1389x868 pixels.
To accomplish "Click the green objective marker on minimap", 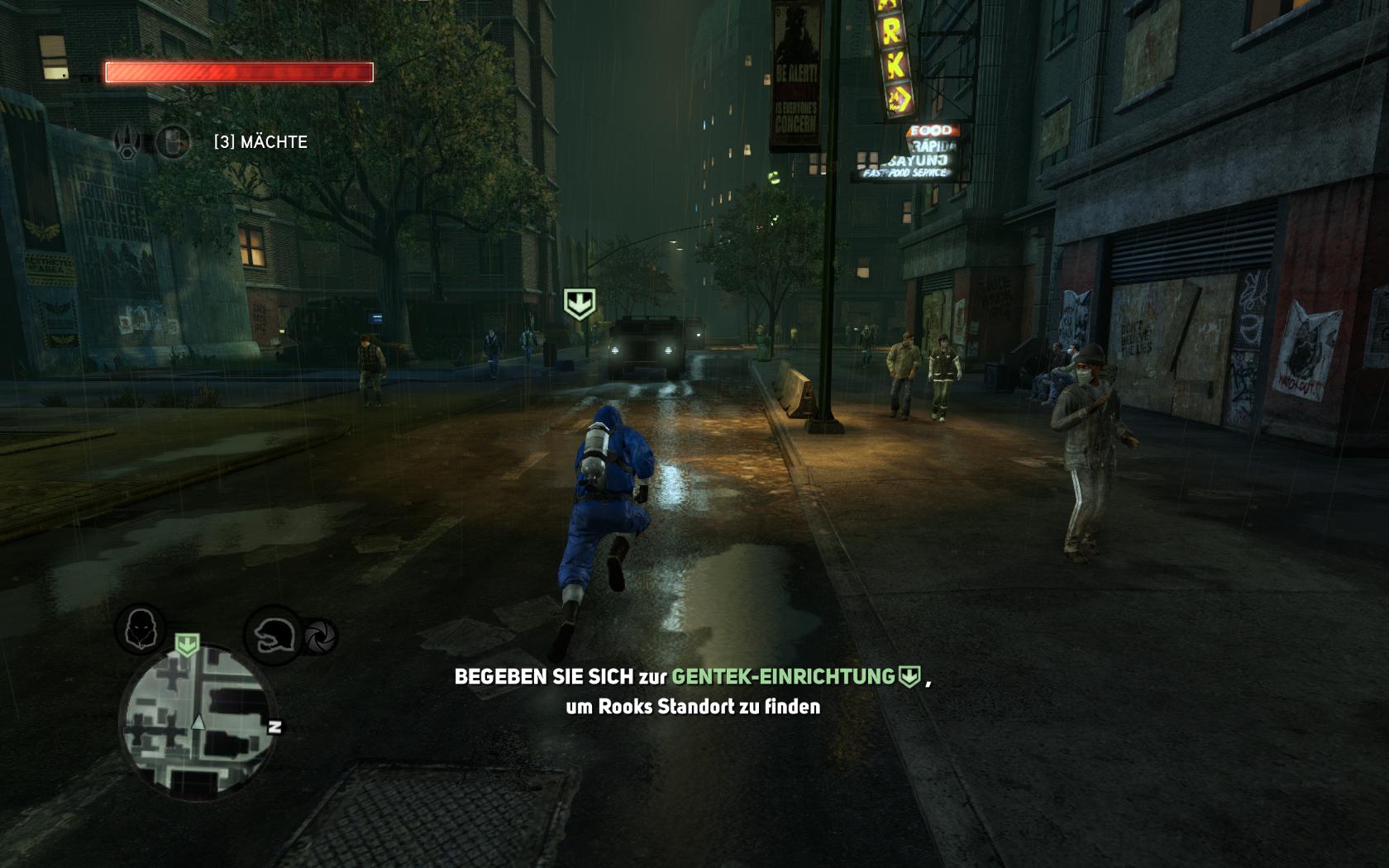I will [x=188, y=644].
